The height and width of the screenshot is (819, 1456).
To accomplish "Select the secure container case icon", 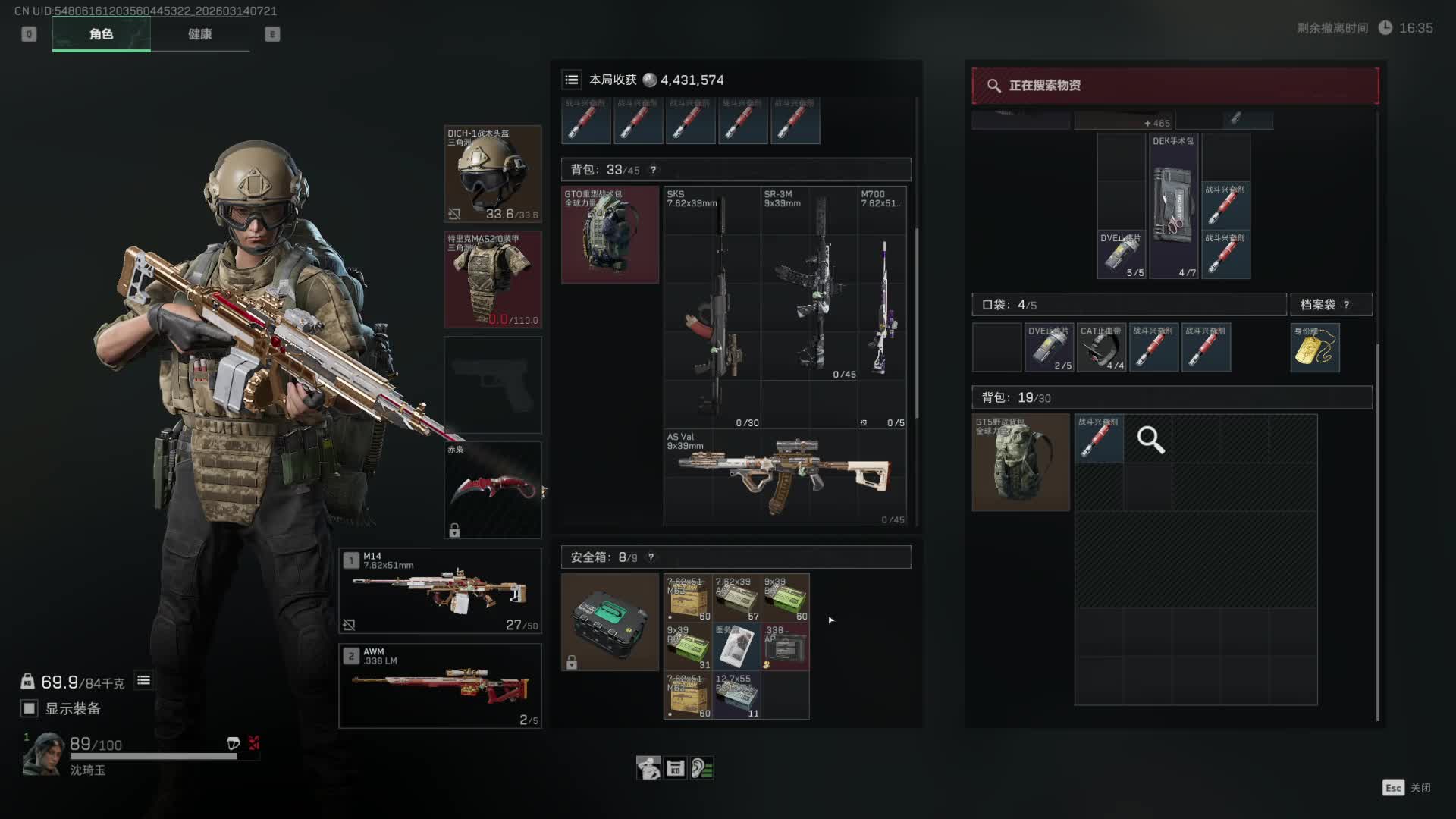I will pos(610,622).
